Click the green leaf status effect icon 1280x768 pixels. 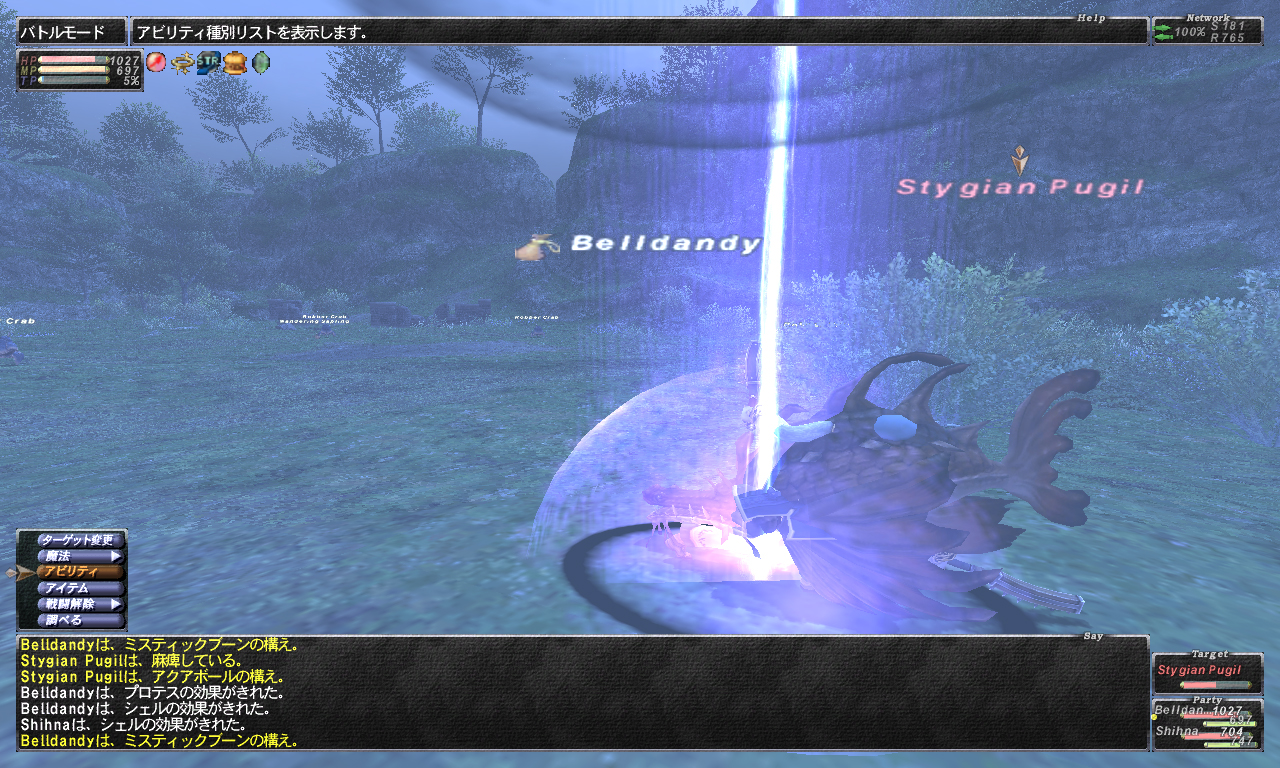point(260,62)
